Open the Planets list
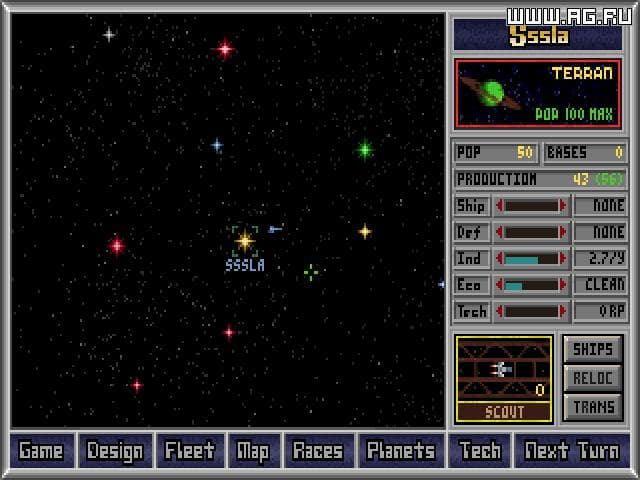 click(x=400, y=450)
